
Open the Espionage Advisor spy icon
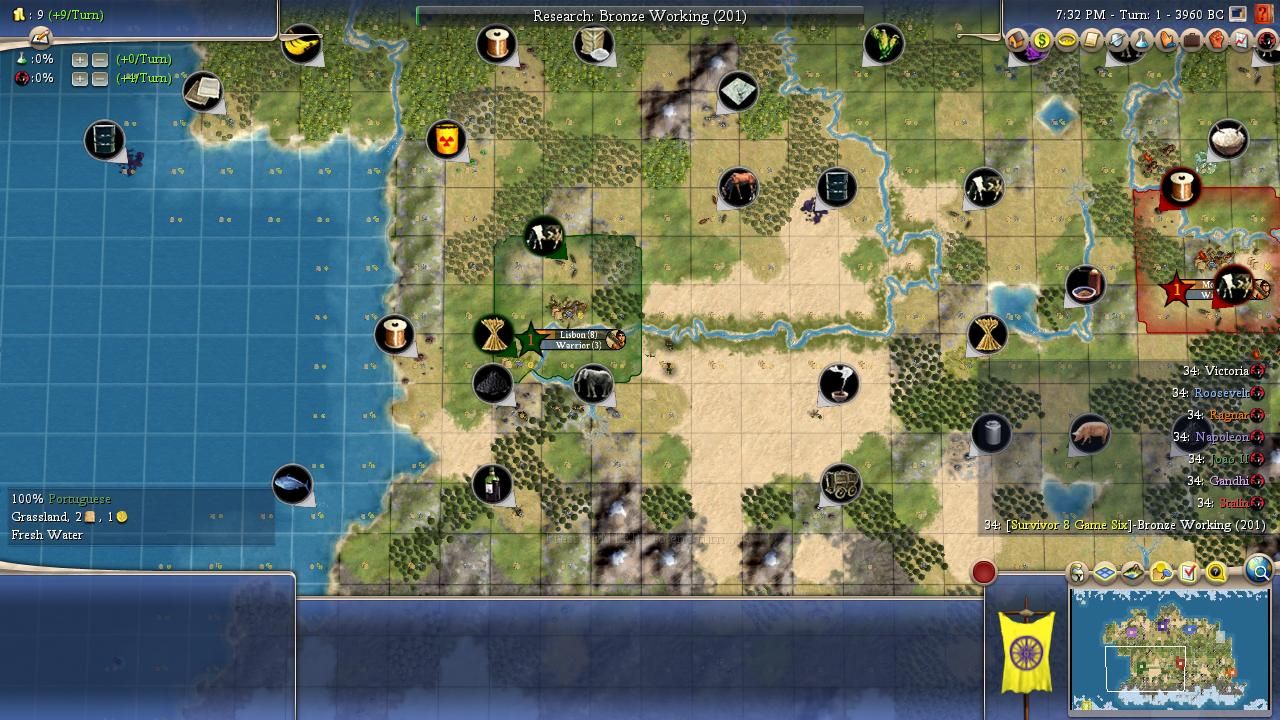pos(1266,41)
